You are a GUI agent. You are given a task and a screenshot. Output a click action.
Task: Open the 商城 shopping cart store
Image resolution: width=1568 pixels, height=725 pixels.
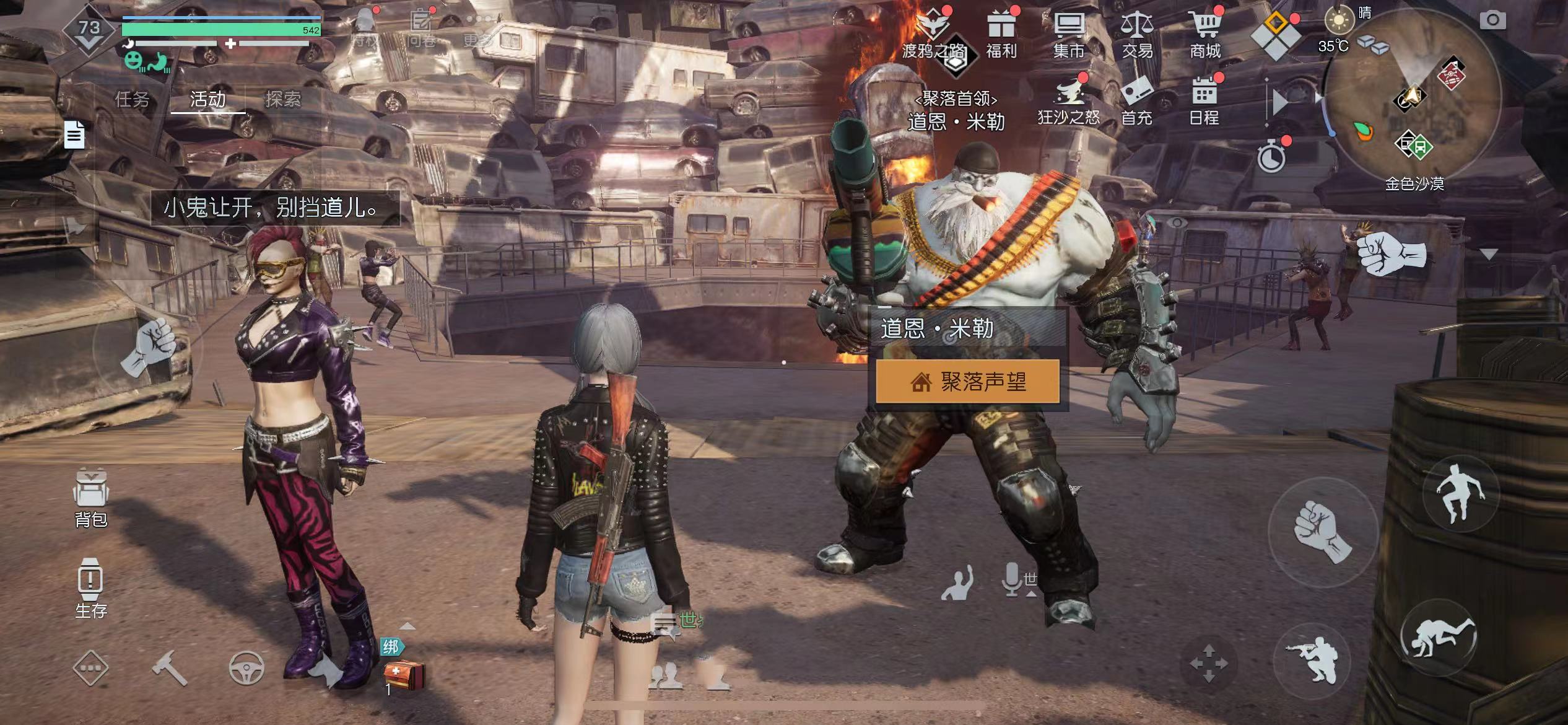pyautogui.click(x=1205, y=34)
